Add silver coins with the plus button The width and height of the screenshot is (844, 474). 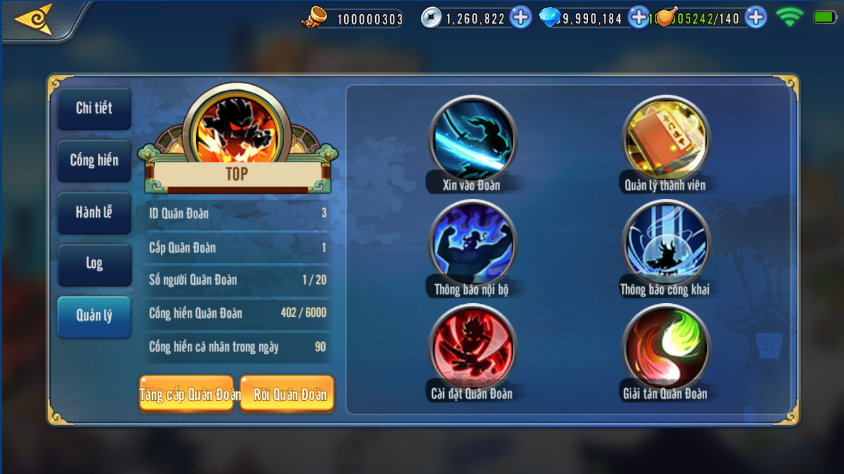coord(520,17)
